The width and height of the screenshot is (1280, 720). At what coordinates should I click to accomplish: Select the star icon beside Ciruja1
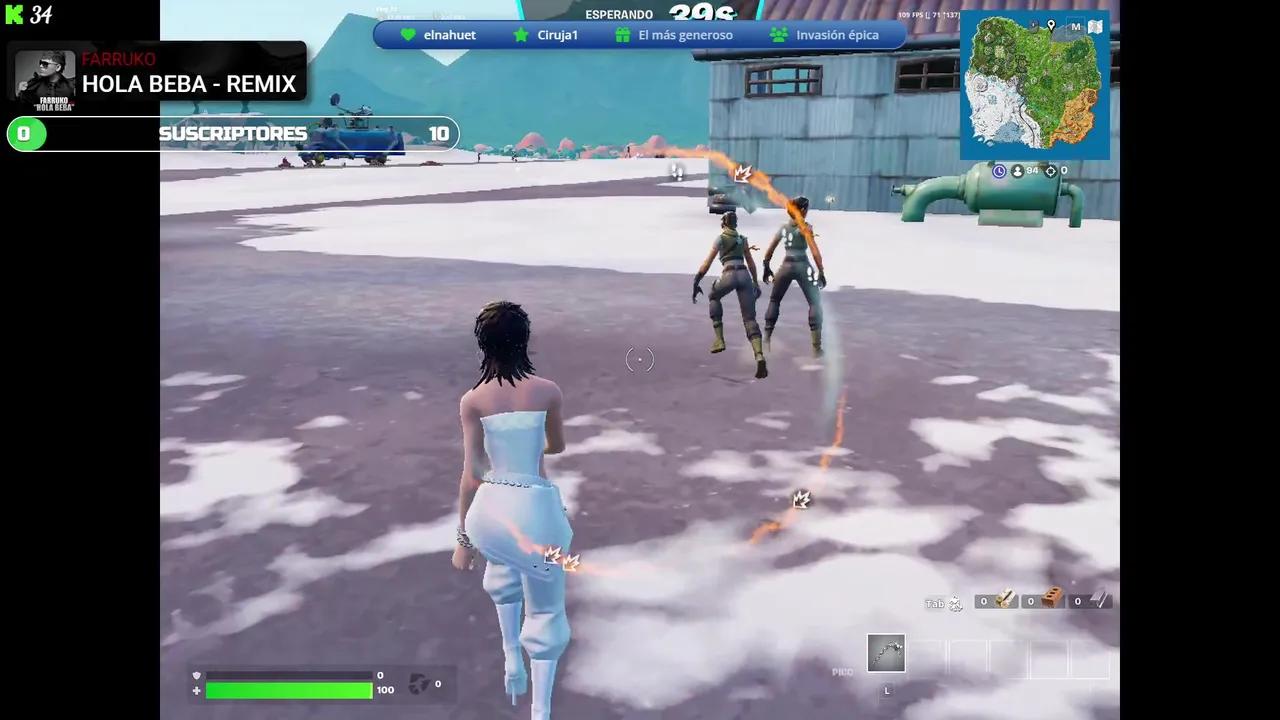click(521, 35)
